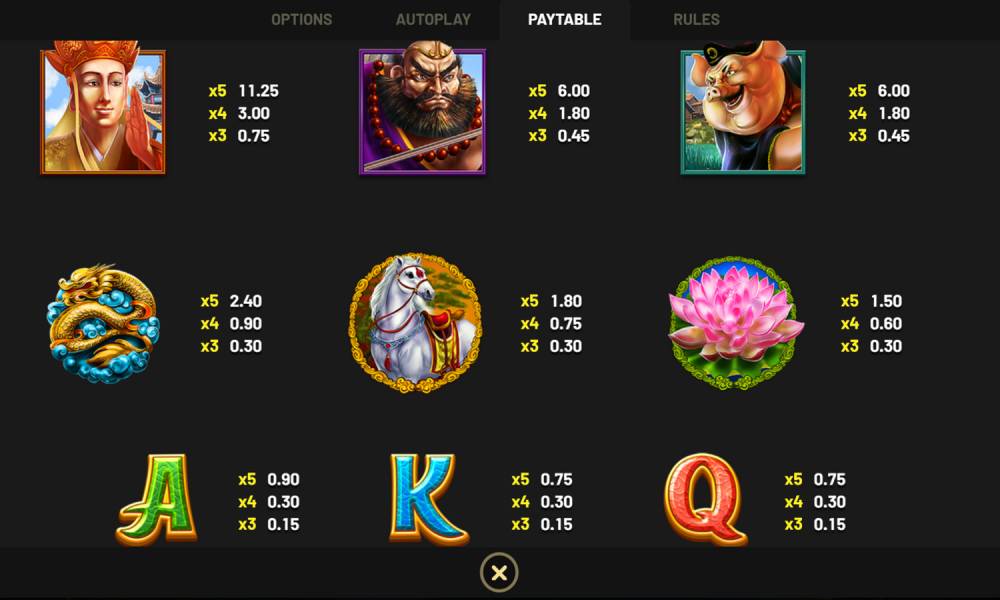Close the paytable with the X button
1000x600 pixels.
(x=499, y=573)
